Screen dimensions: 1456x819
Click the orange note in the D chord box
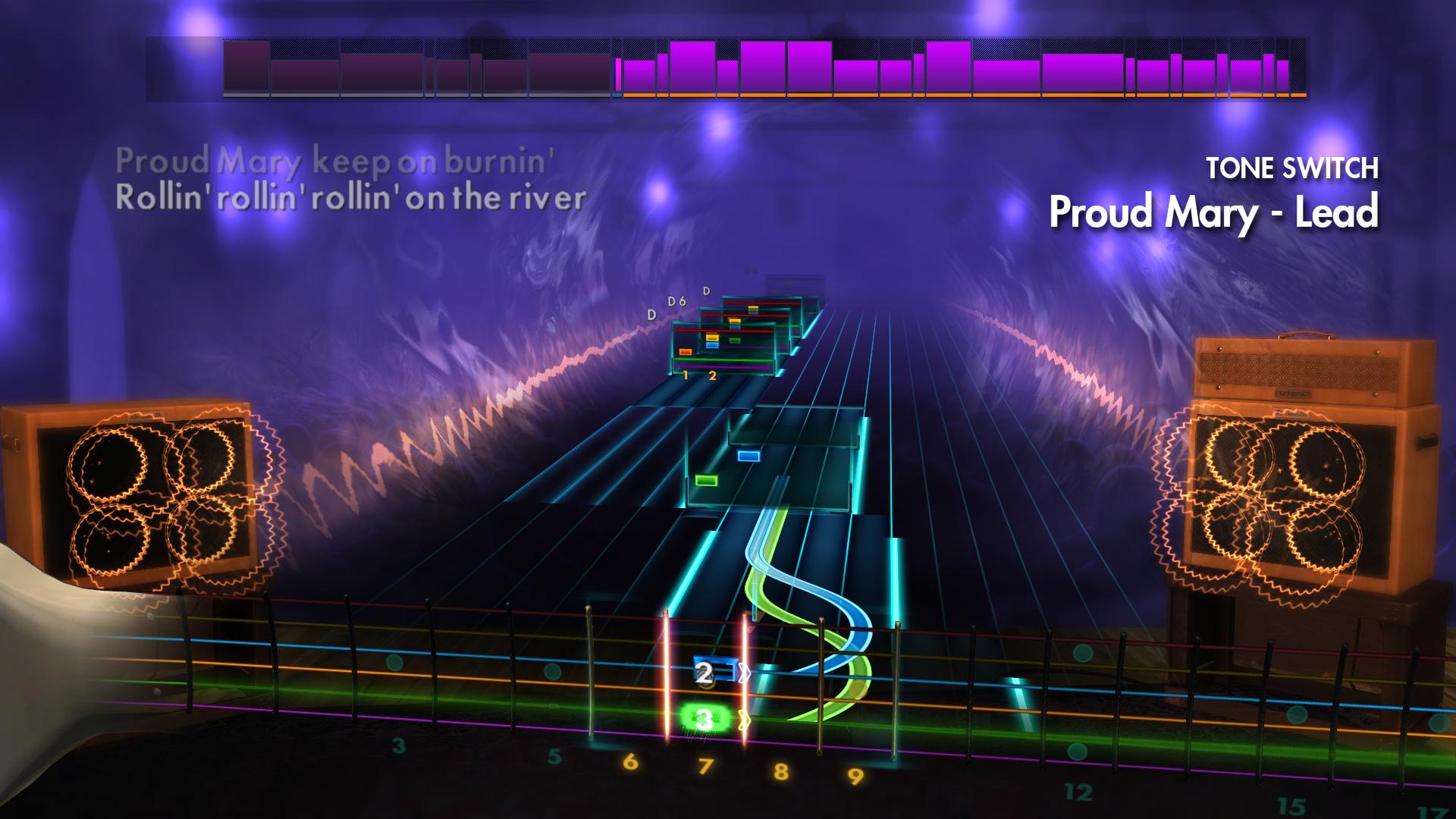tap(686, 353)
